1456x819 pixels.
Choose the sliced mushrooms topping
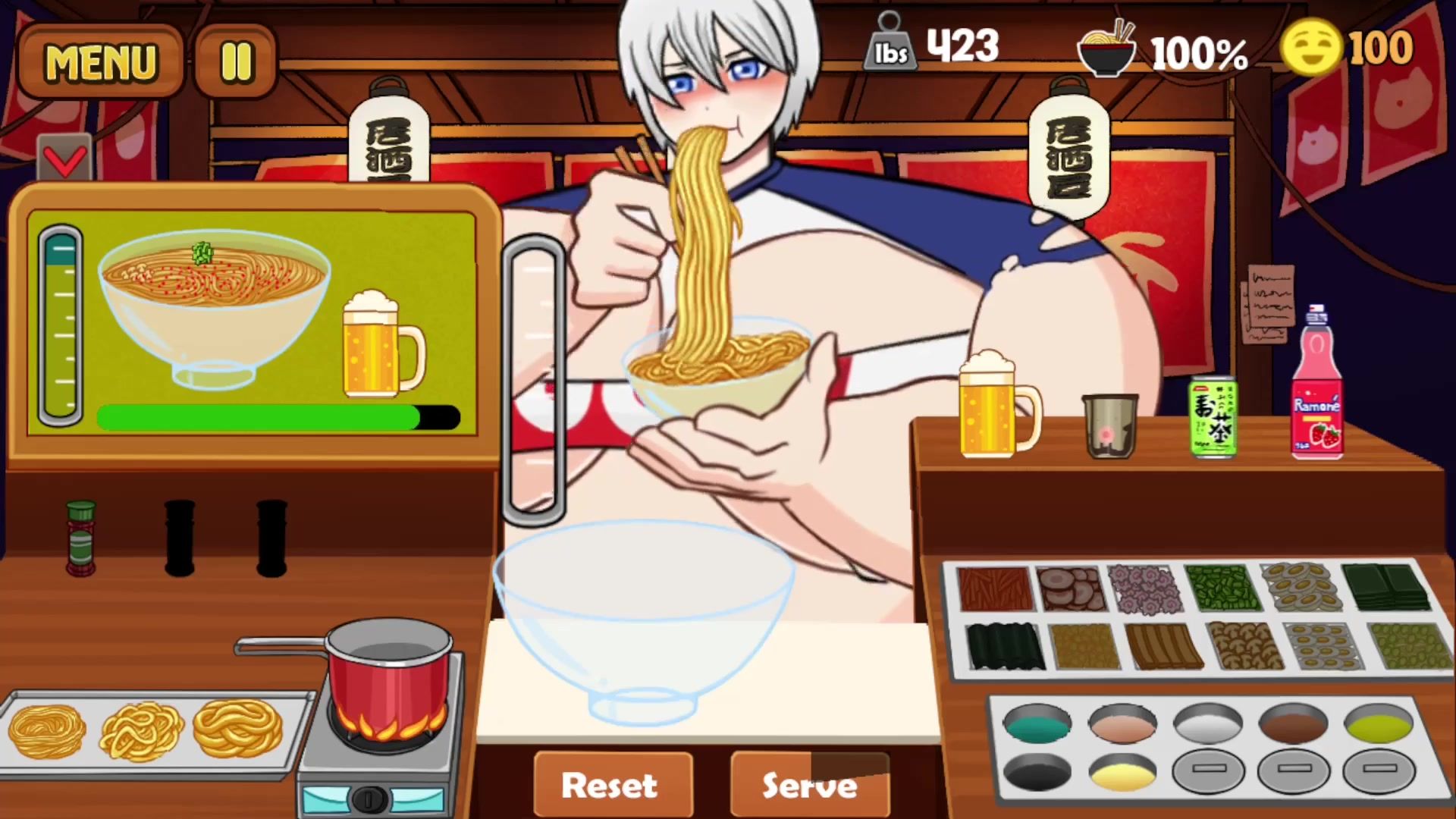point(1244,646)
